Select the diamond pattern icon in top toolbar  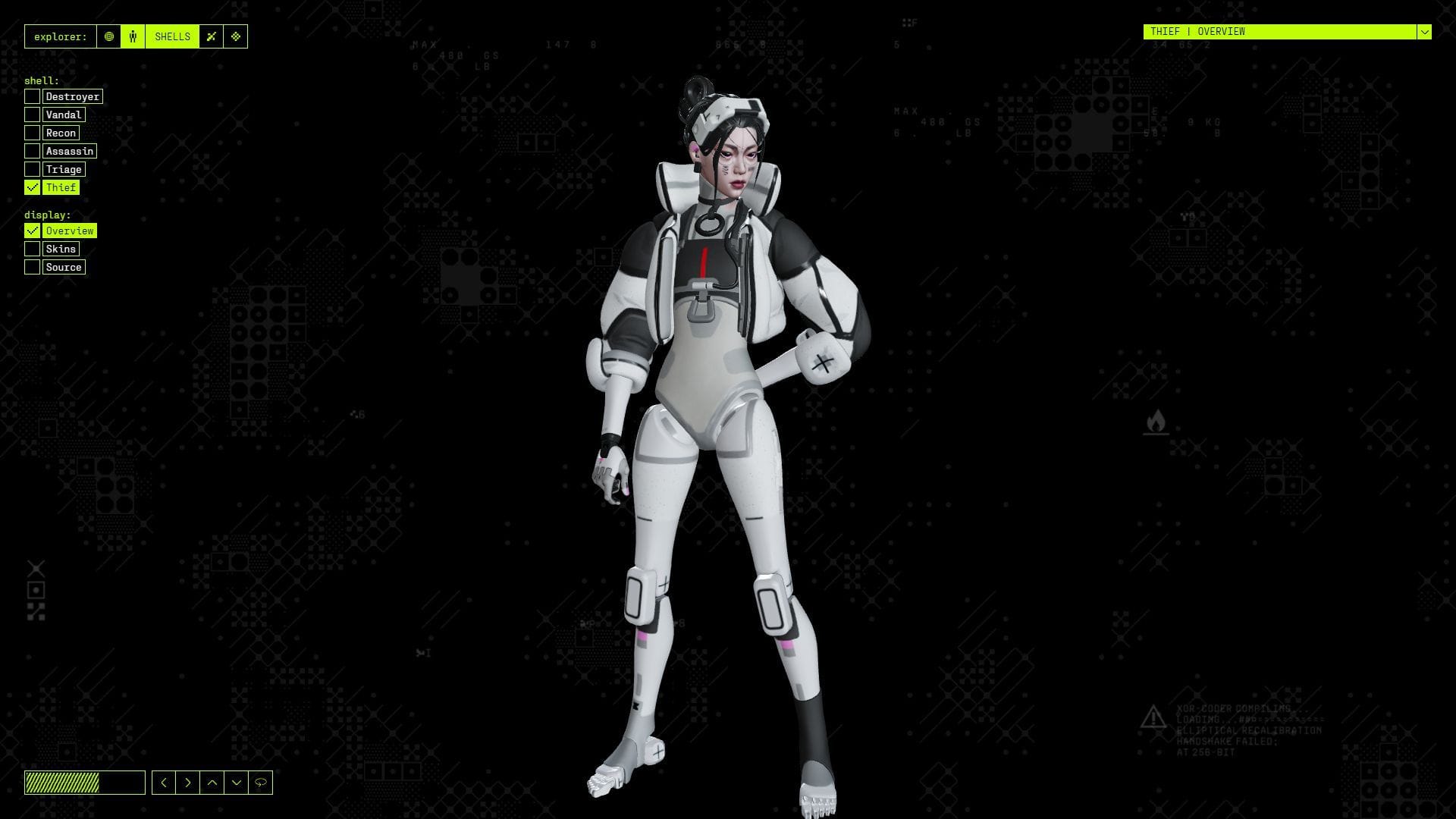pos(236,36)
